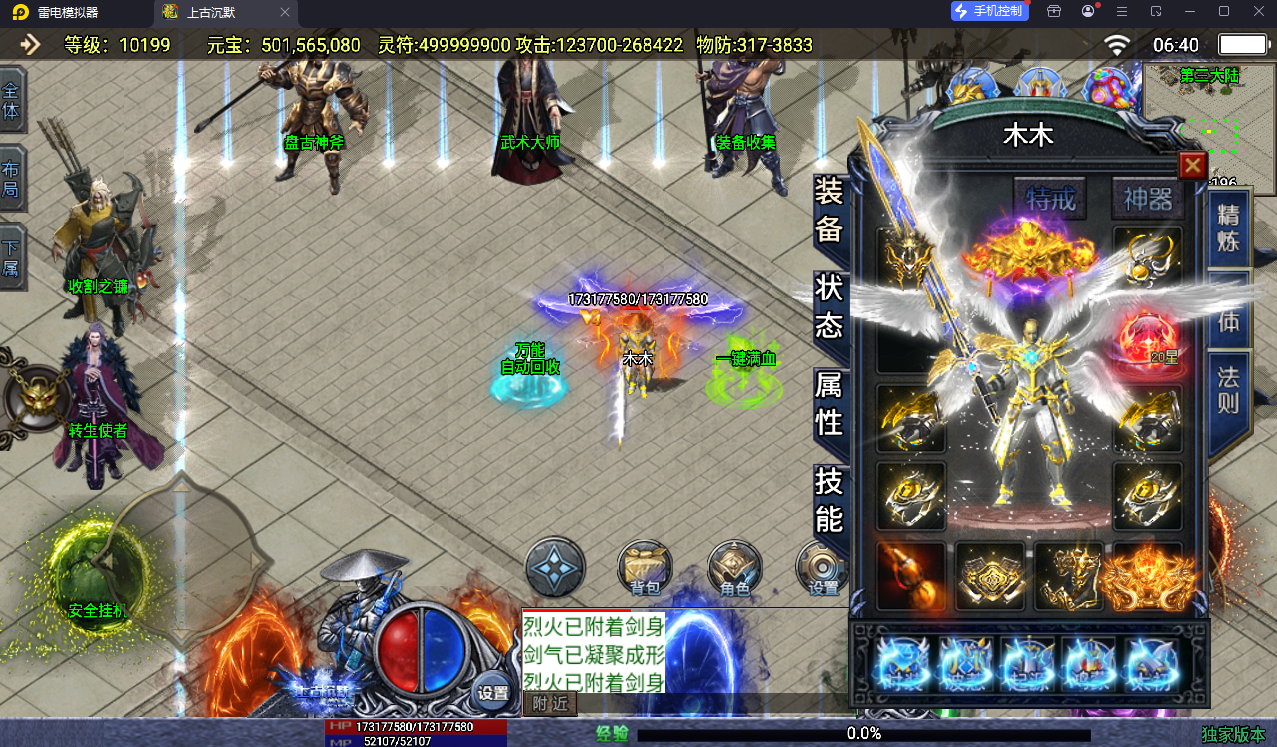Screen dimensions: 1277x747
Task: Click the 特戒 button
Action: 1050,199
